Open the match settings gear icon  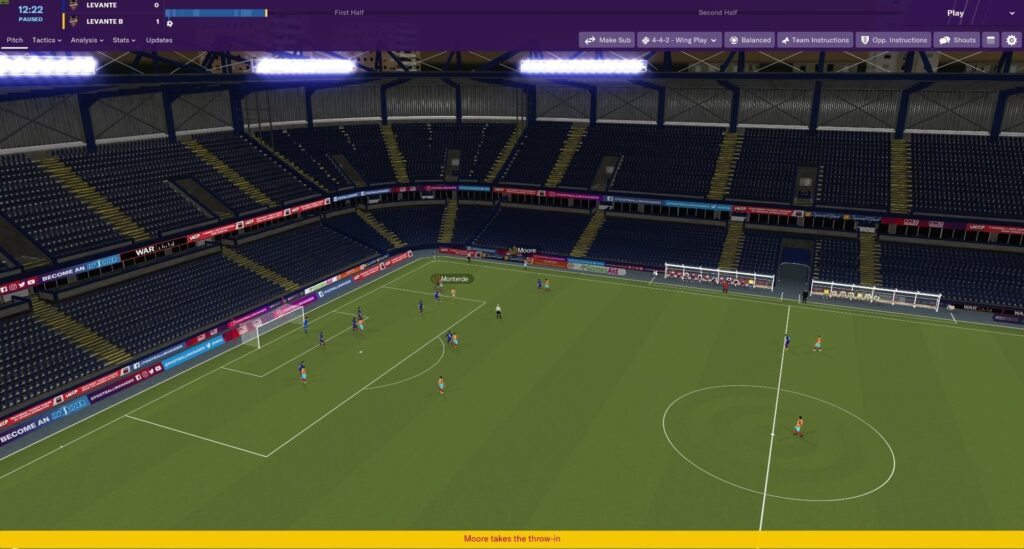click(x=1011, y=40)
